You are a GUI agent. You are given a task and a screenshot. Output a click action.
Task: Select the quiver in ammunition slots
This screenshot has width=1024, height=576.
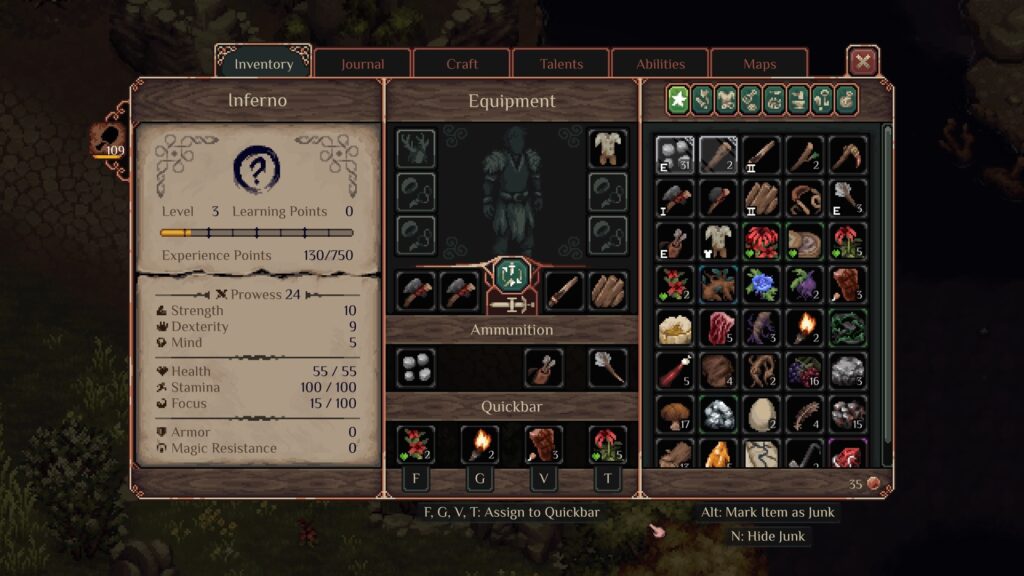click(543, 368)
